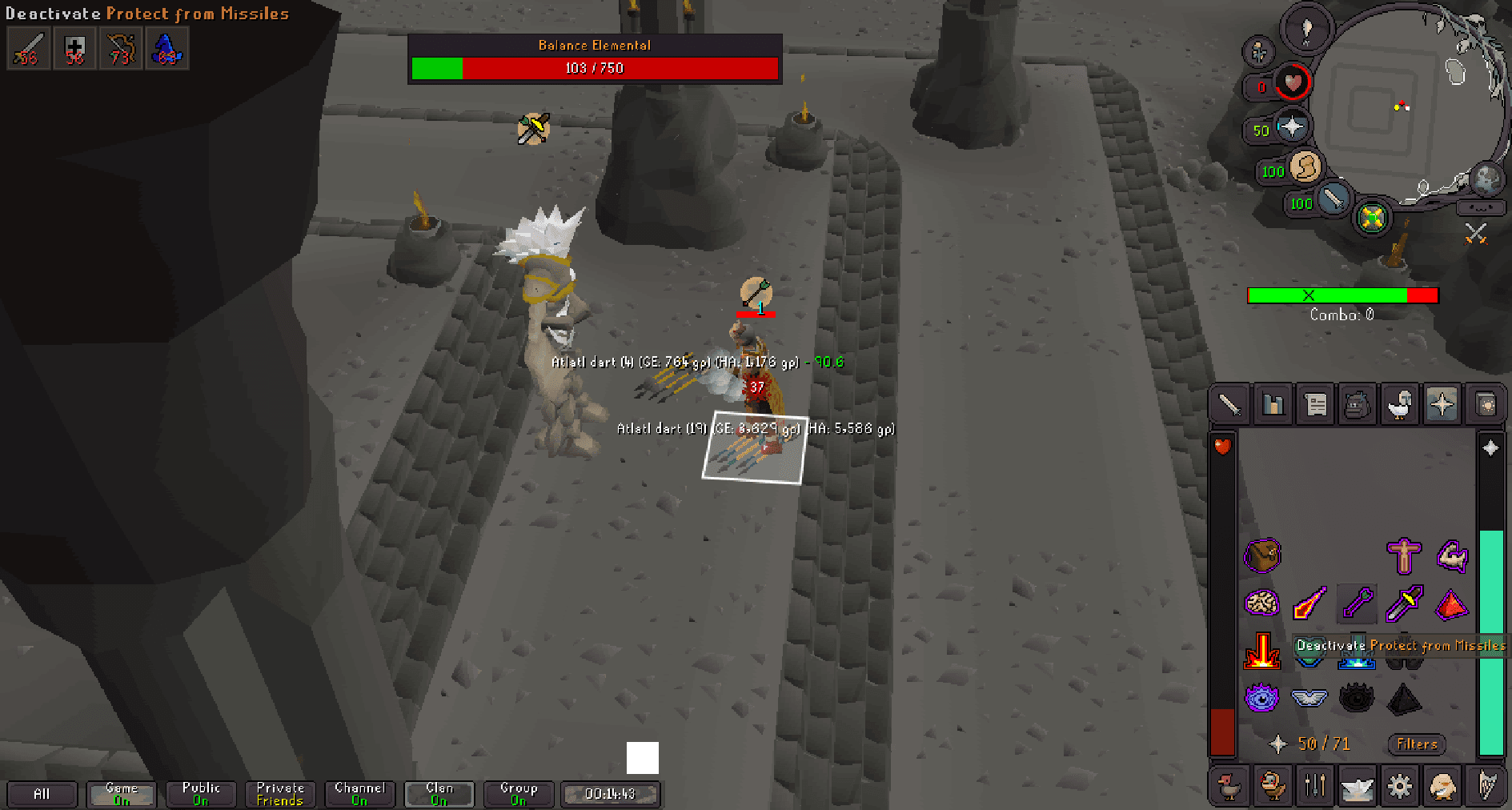Switch to the Game chat tab
1512x810 pixels.
pos(121,793)
